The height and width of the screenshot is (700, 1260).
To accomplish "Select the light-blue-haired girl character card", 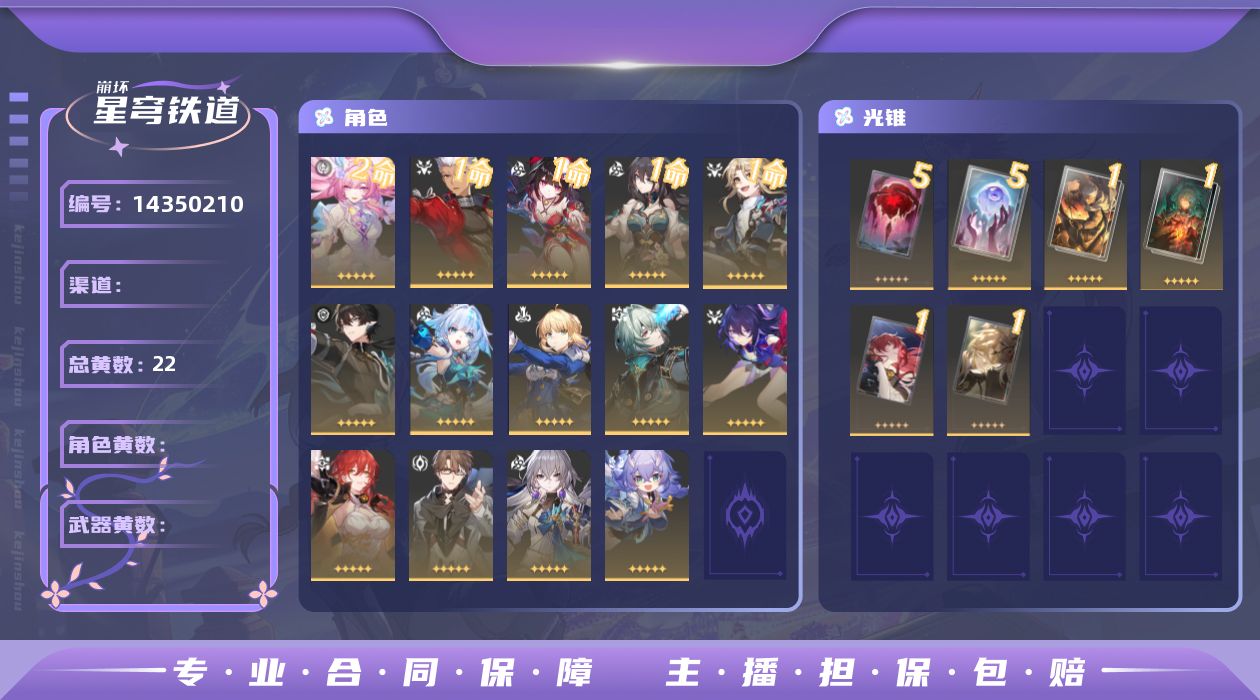I will point(451,370).
